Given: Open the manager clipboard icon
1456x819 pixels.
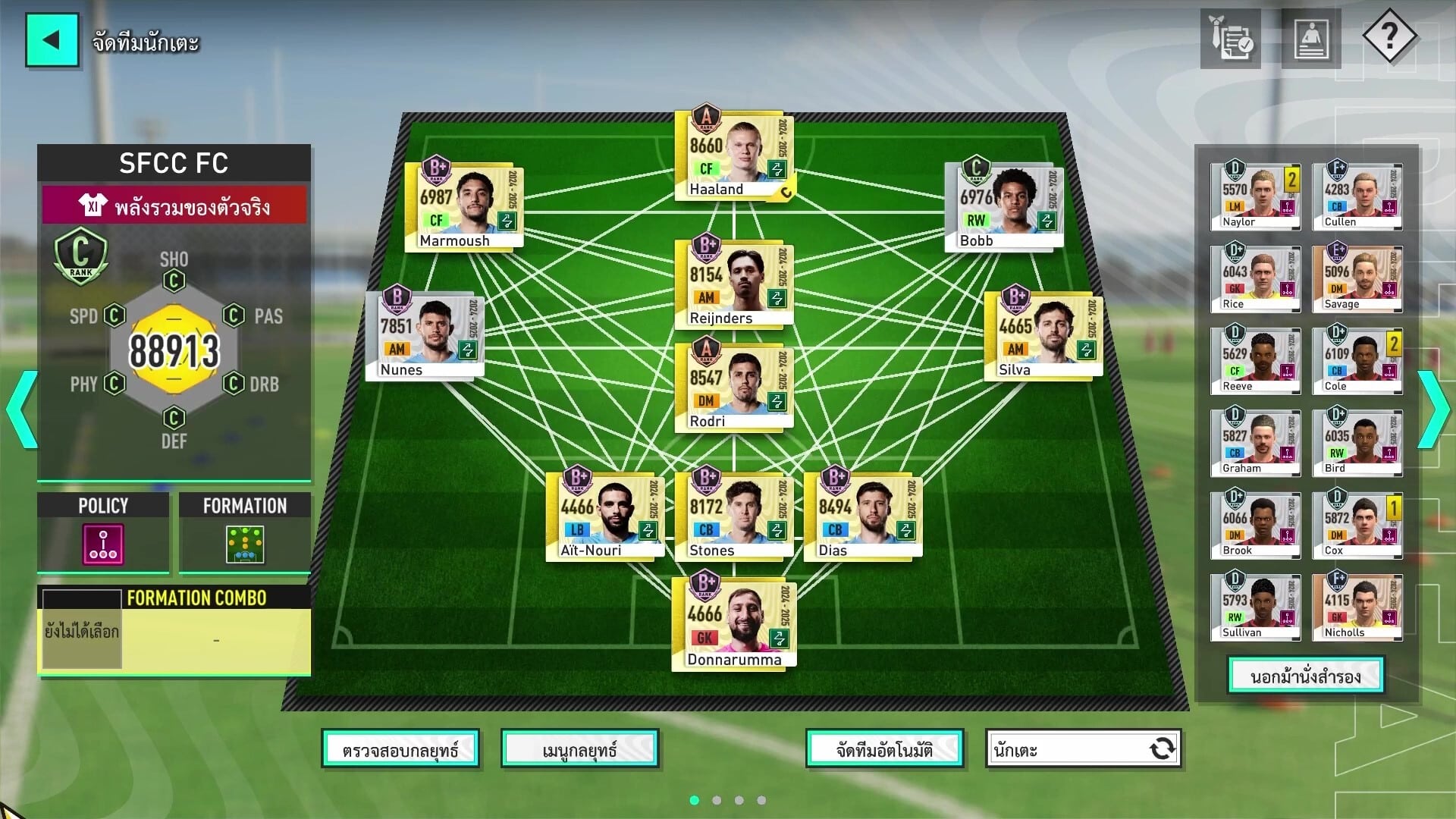Looking at the screenshot, I should click(1230, 39).
